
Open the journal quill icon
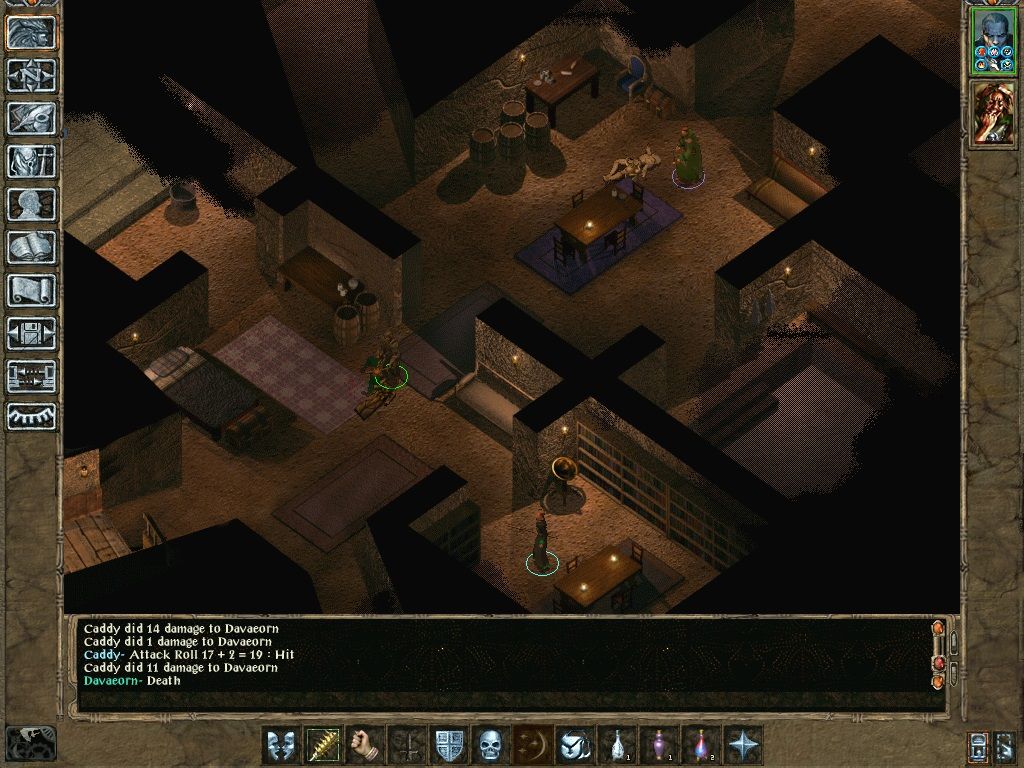click(x=32, y=117)
